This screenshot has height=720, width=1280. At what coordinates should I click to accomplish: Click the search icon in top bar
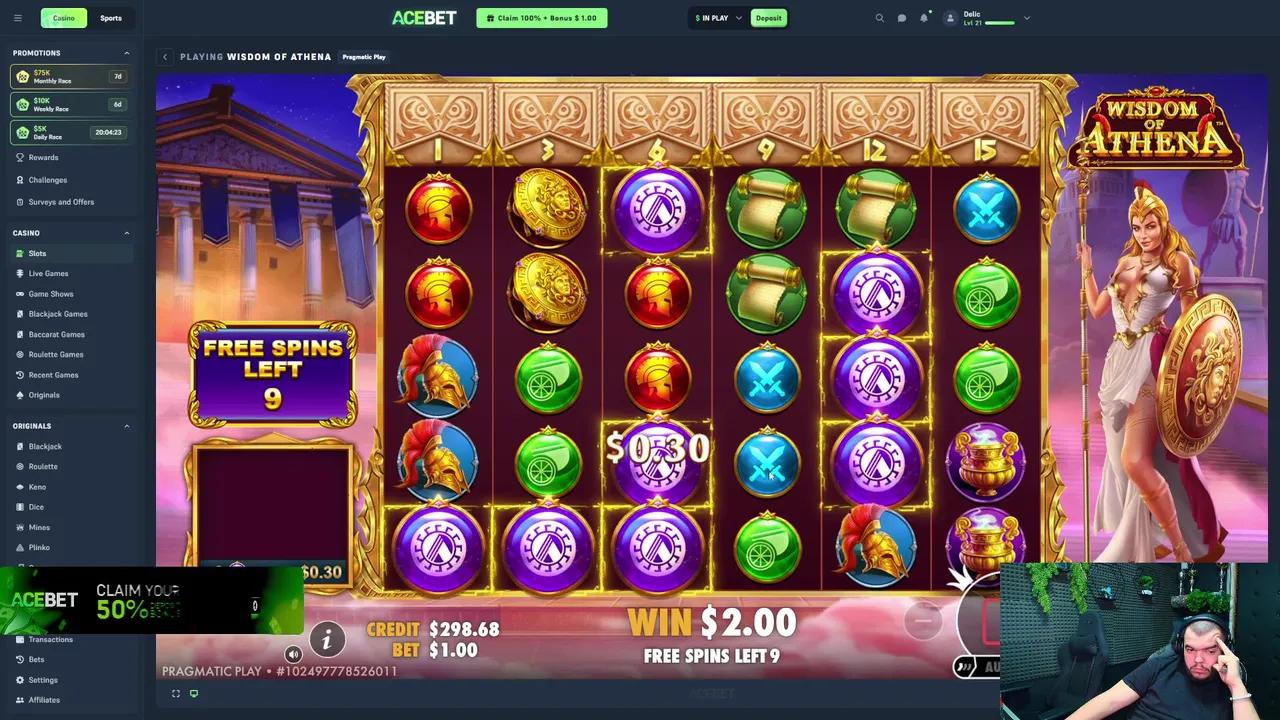click(879, 18)
